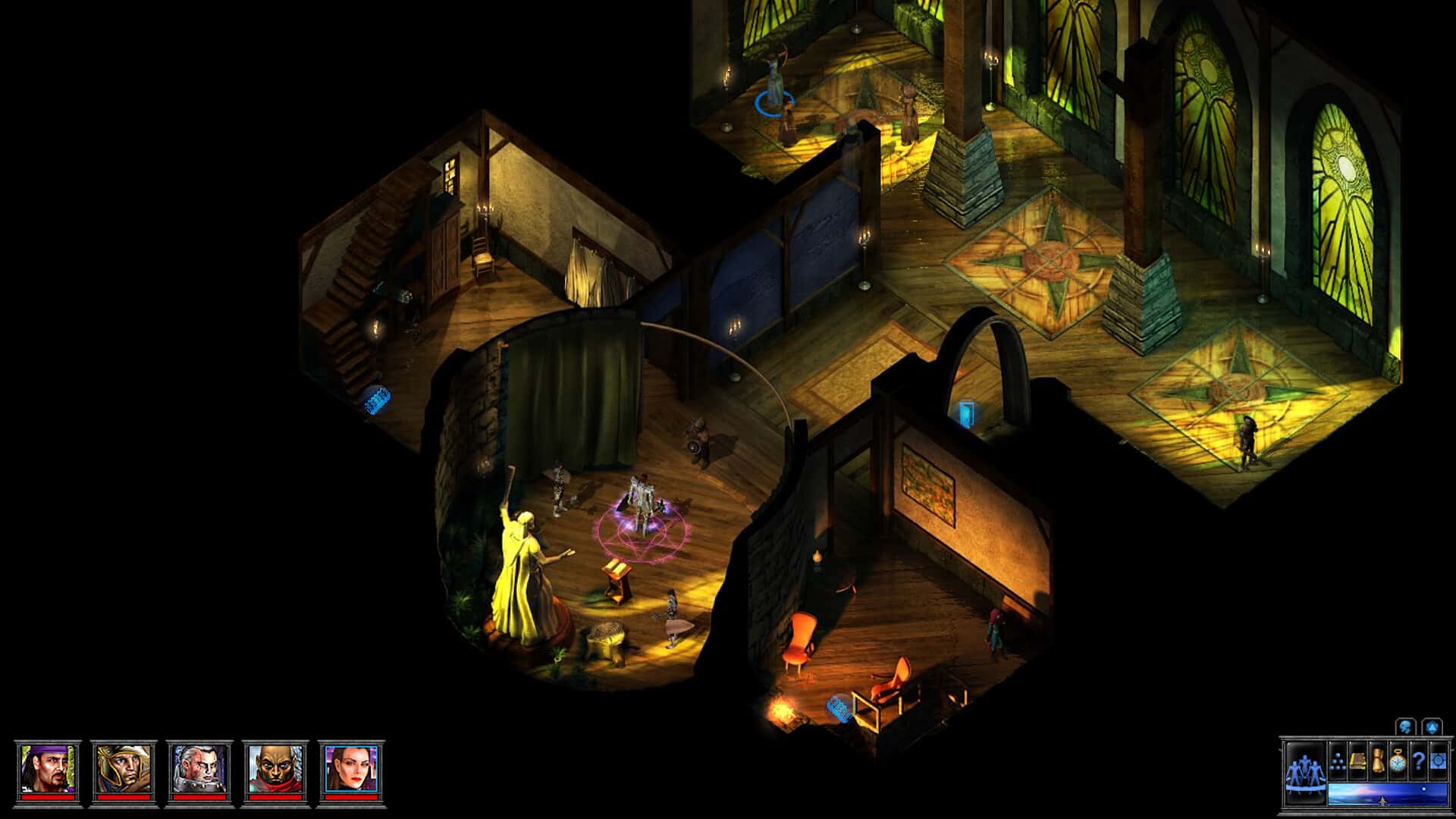
Task: Open the golden journal book
Action: (x=1358, y=761)
